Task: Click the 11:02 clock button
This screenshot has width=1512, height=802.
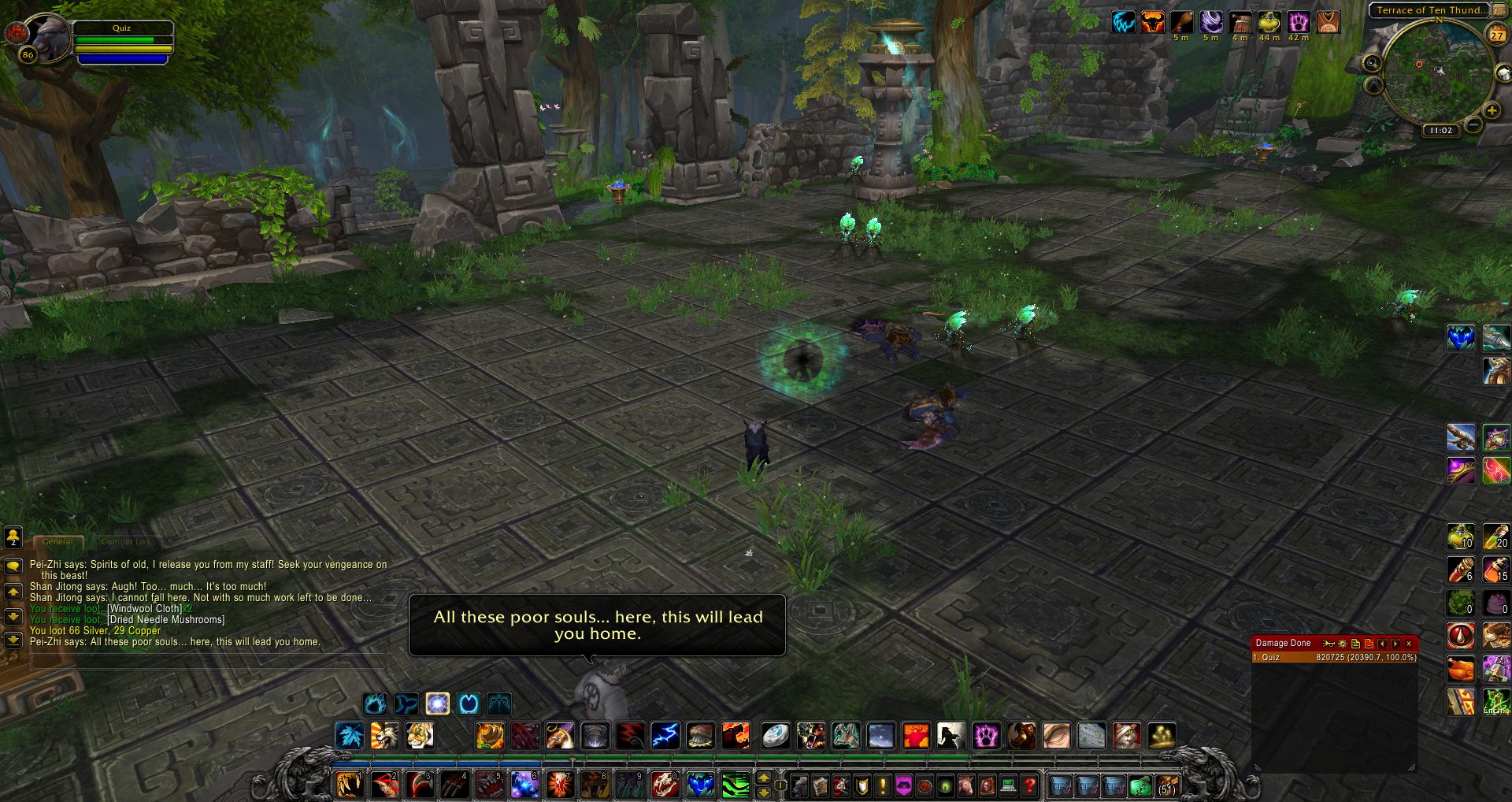Action: [x=1441, y=131]
